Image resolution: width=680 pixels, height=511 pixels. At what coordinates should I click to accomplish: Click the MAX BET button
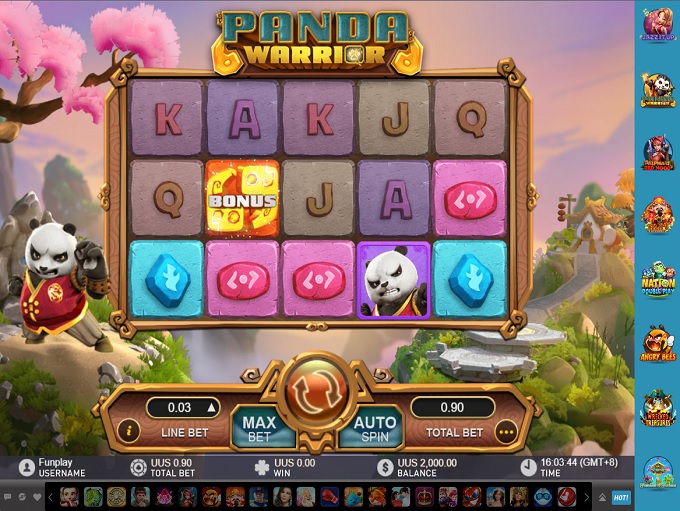coord(259,429)
